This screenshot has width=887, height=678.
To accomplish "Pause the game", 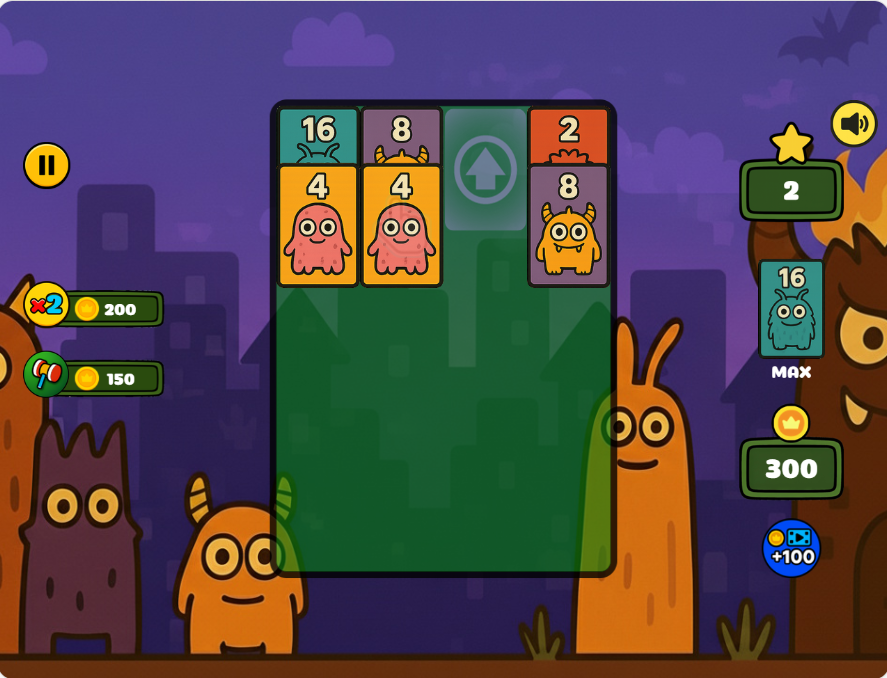I will pyautogui.click(x=47, y=165).
